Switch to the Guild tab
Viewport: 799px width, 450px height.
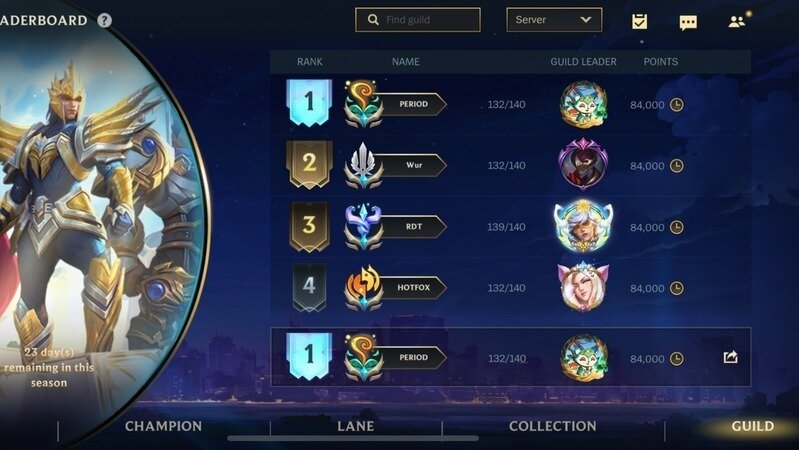click(752, 427)
